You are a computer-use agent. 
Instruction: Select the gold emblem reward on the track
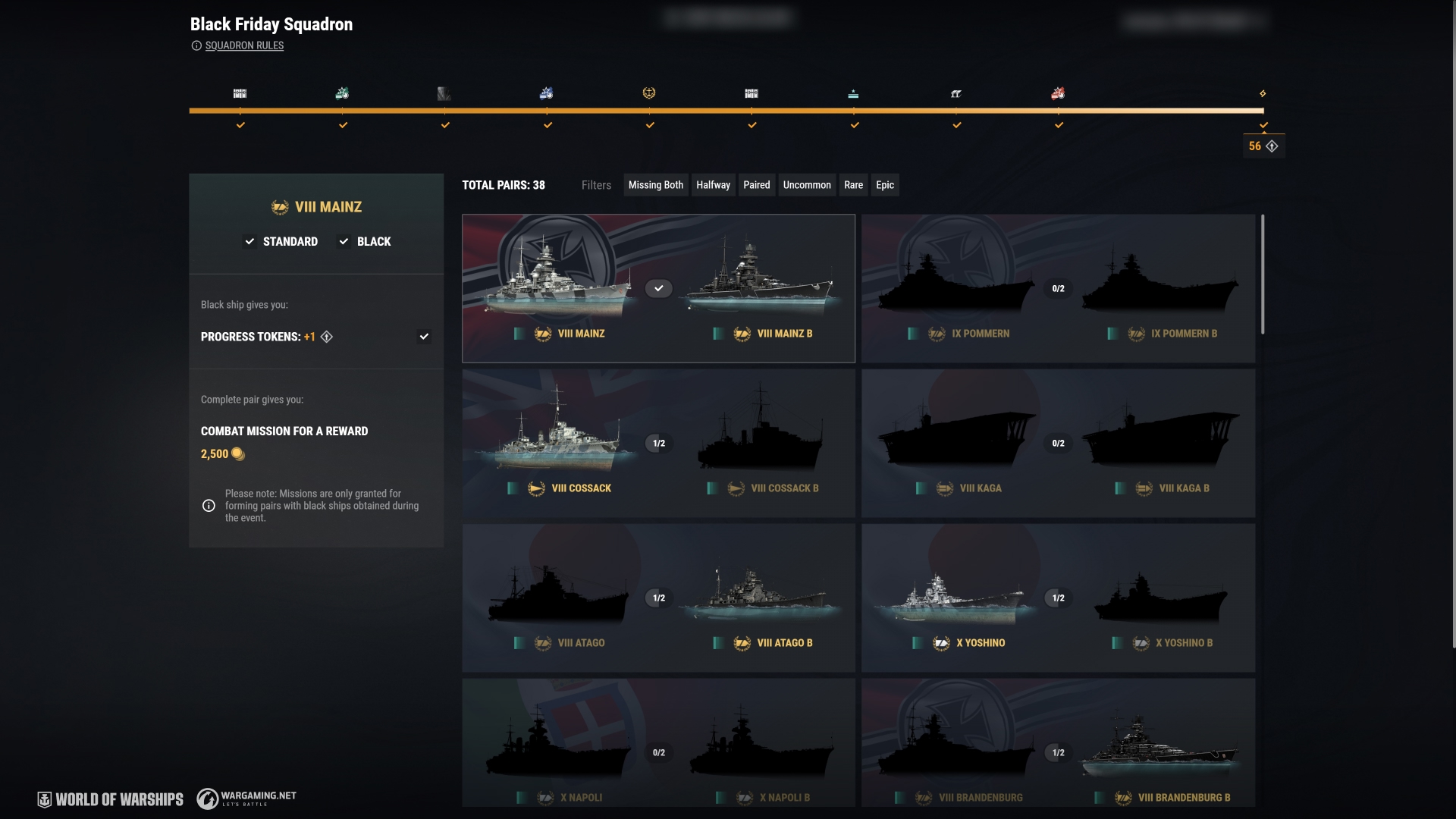pos(651,93)
